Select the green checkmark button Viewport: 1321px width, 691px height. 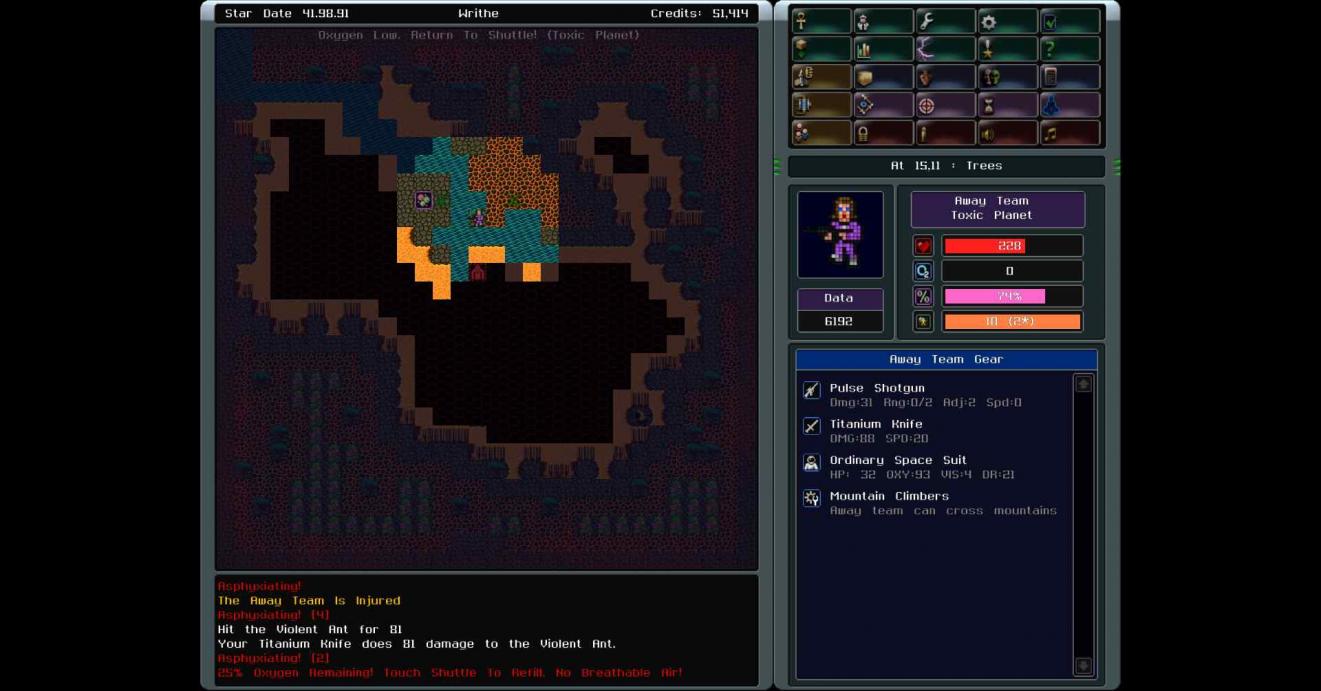coord(1069,21)
